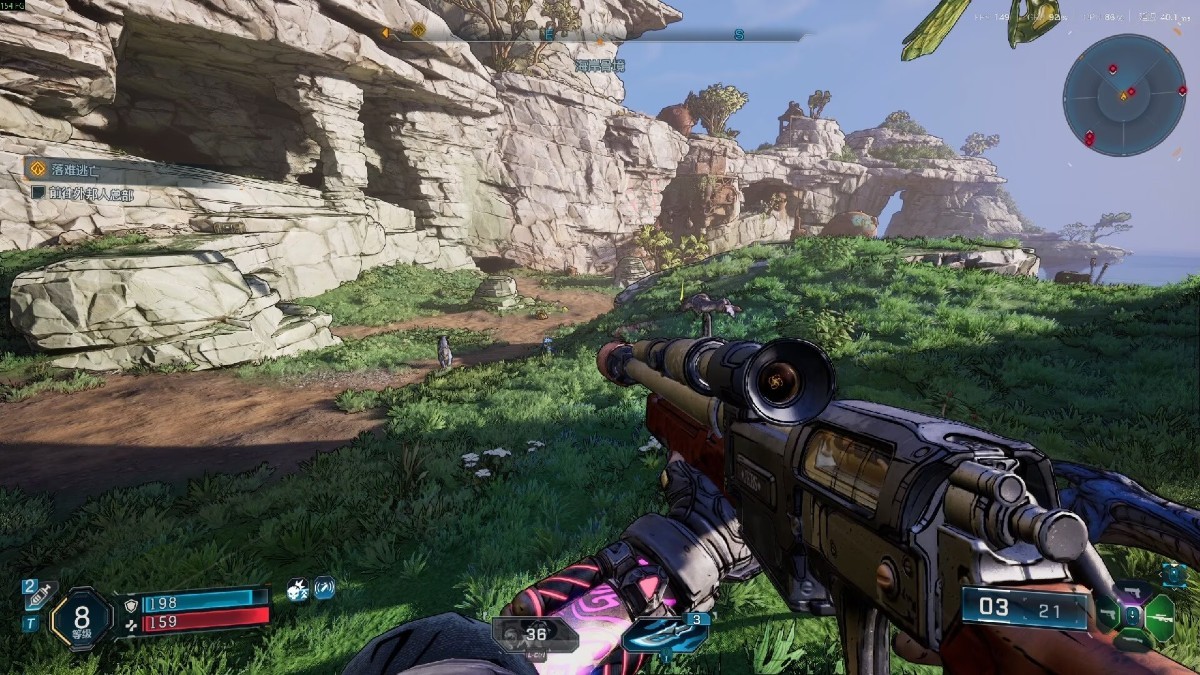Switch to the top pistol weapon slot
Screen dimensions: 1200x675
tap(1132, 592)
